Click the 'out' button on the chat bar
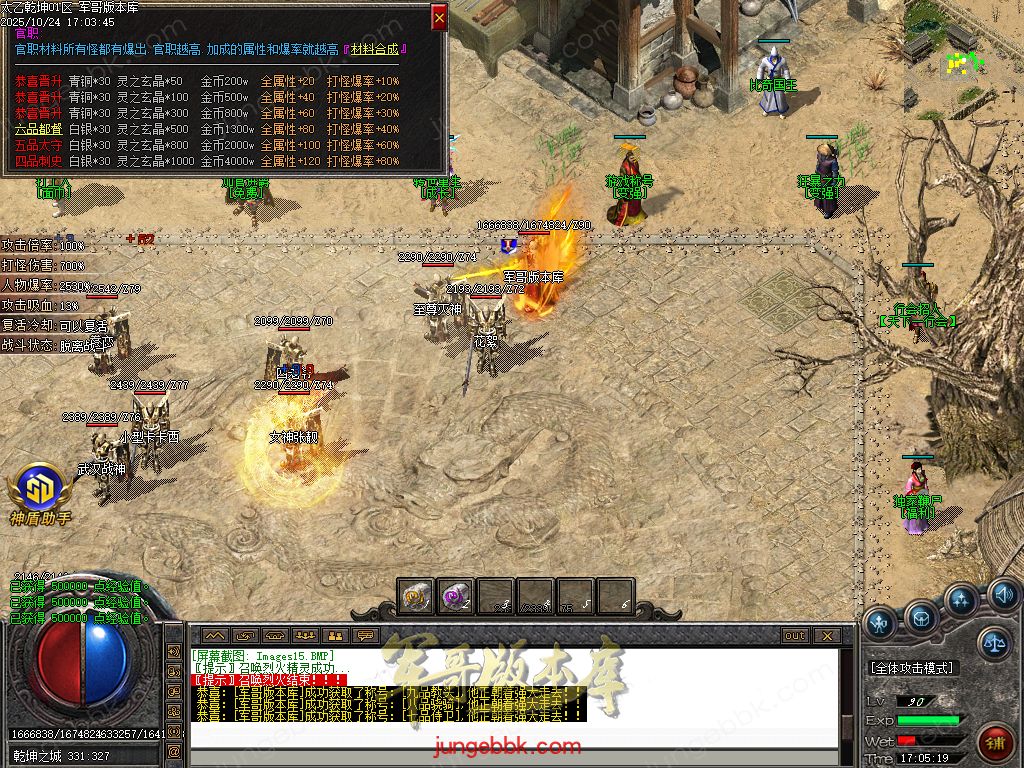 click(x=794, y=635)
